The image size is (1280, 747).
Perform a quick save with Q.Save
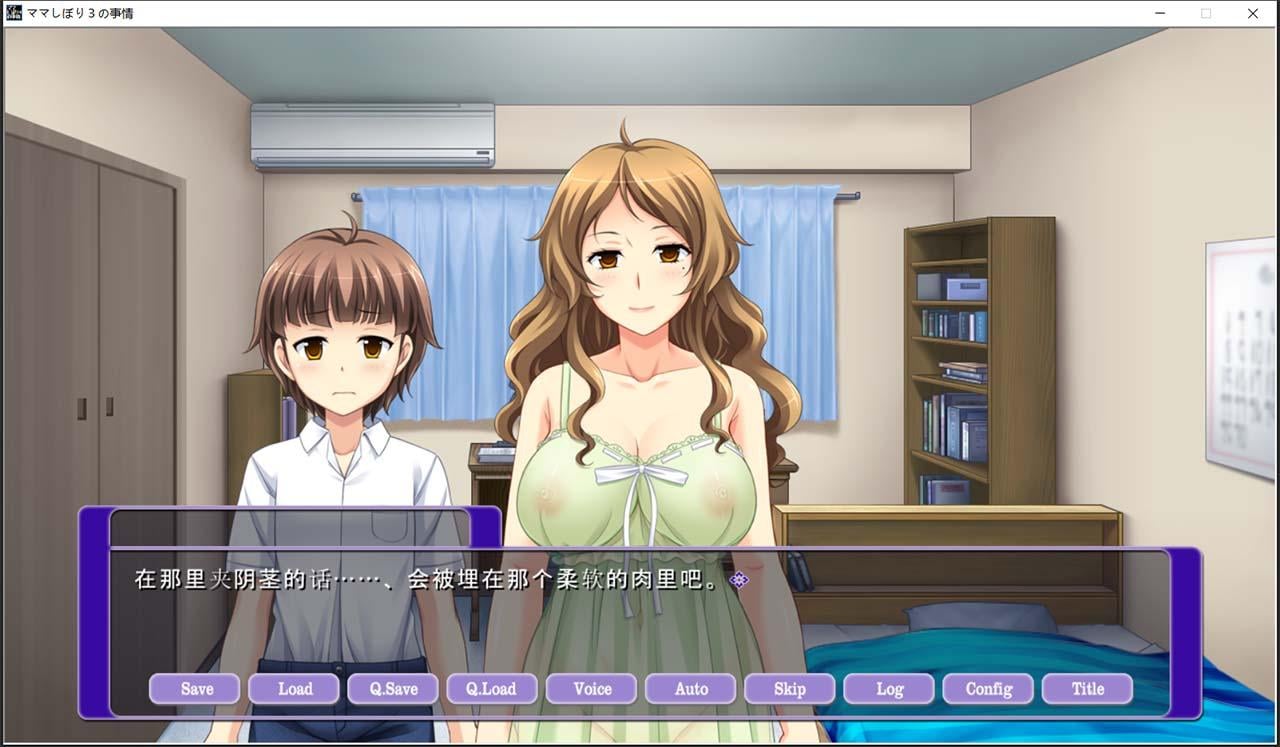coord(393,689)
